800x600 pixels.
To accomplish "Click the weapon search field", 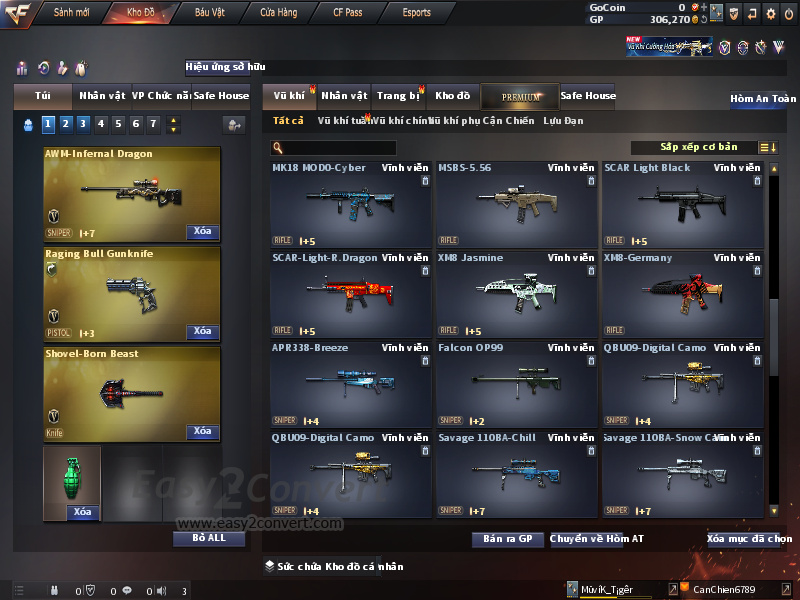I will click(x=335, y=148).
